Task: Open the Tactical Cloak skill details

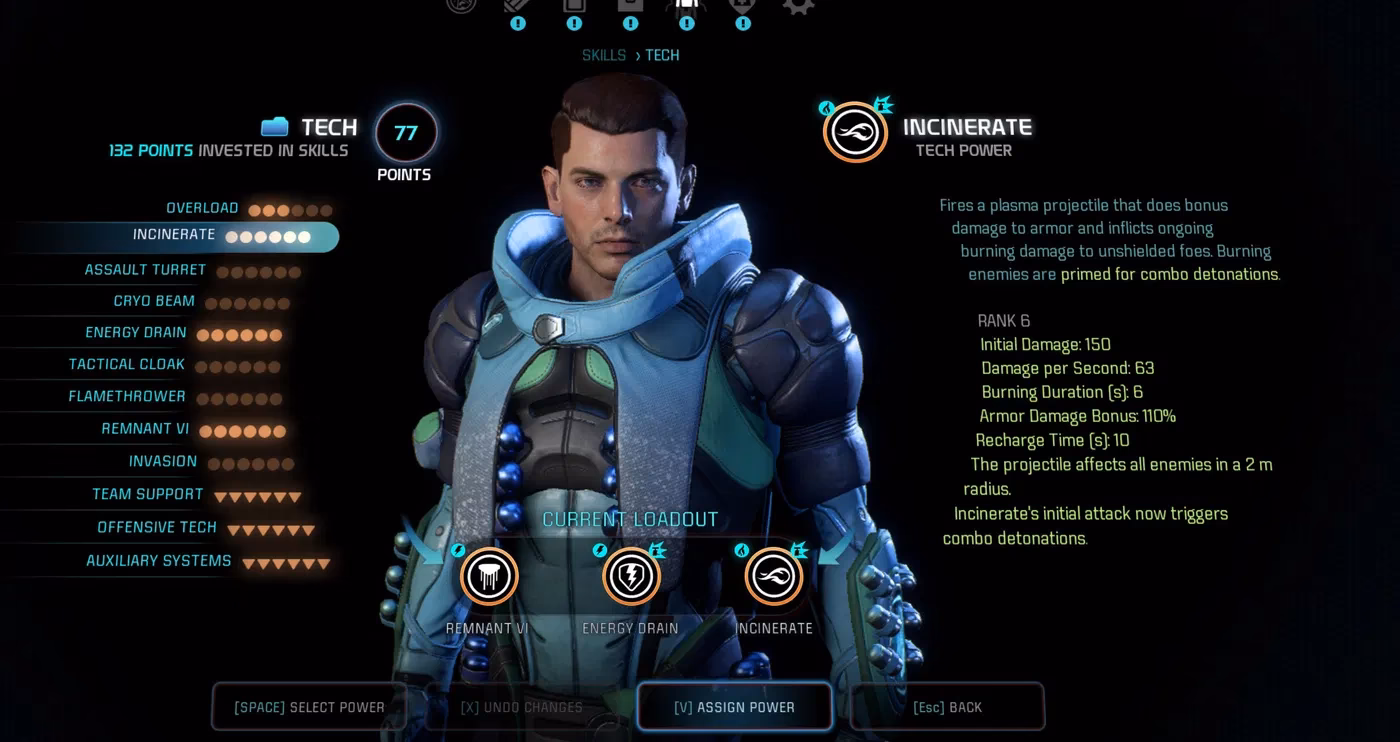Action: click(x=127, y=364)
